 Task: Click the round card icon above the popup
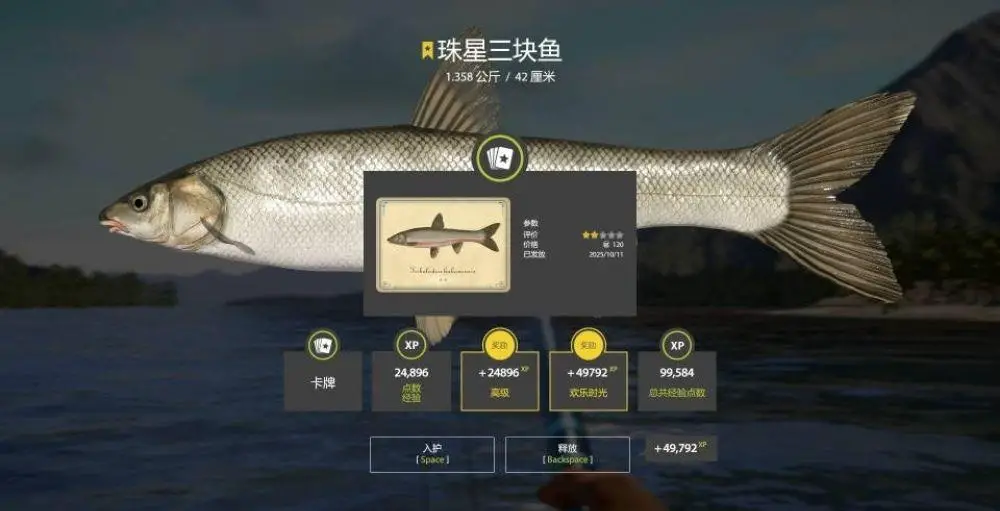click(x=499, y=158)
